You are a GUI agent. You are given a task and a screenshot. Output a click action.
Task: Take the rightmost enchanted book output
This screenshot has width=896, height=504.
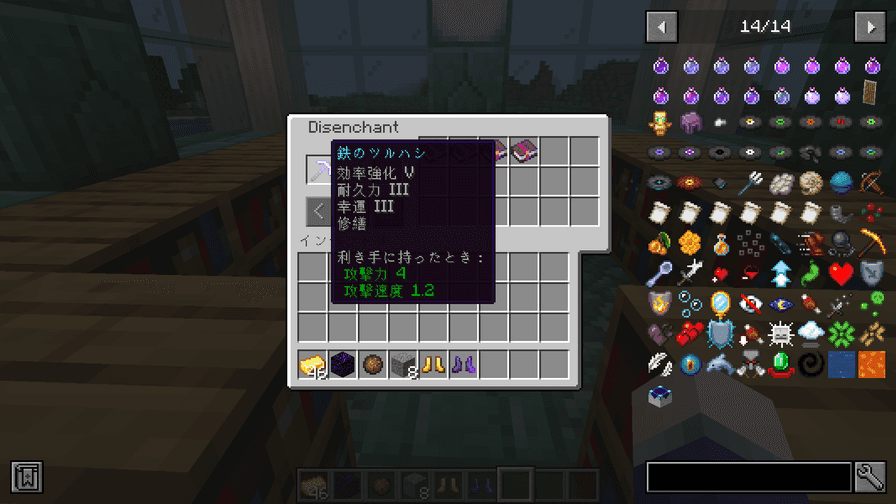pos(524,151)
